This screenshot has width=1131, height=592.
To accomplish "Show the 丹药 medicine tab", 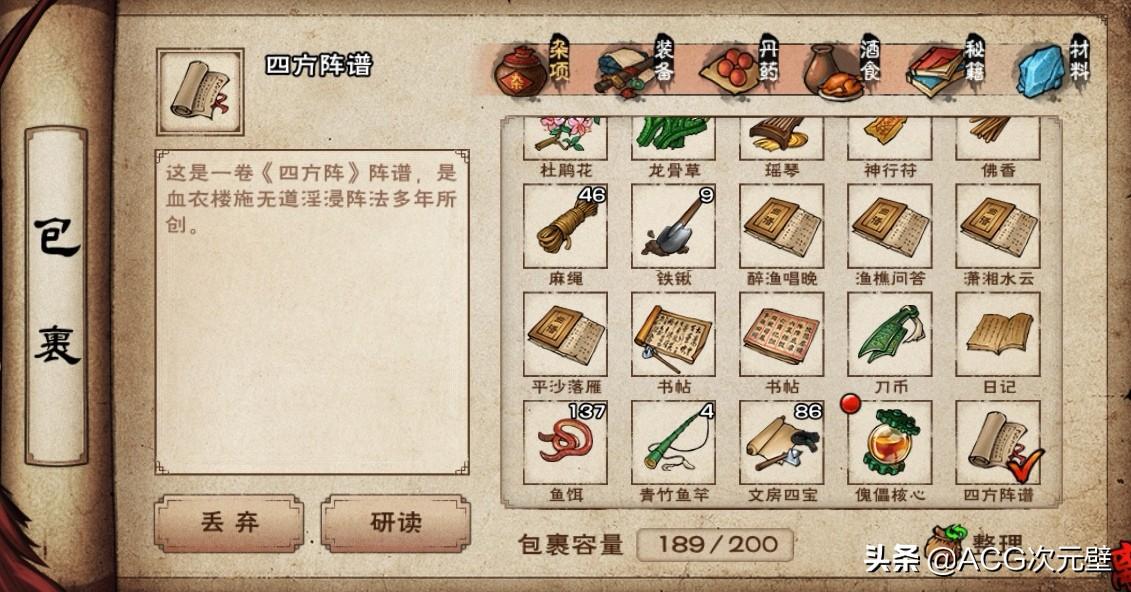I will tap(739, 66).
